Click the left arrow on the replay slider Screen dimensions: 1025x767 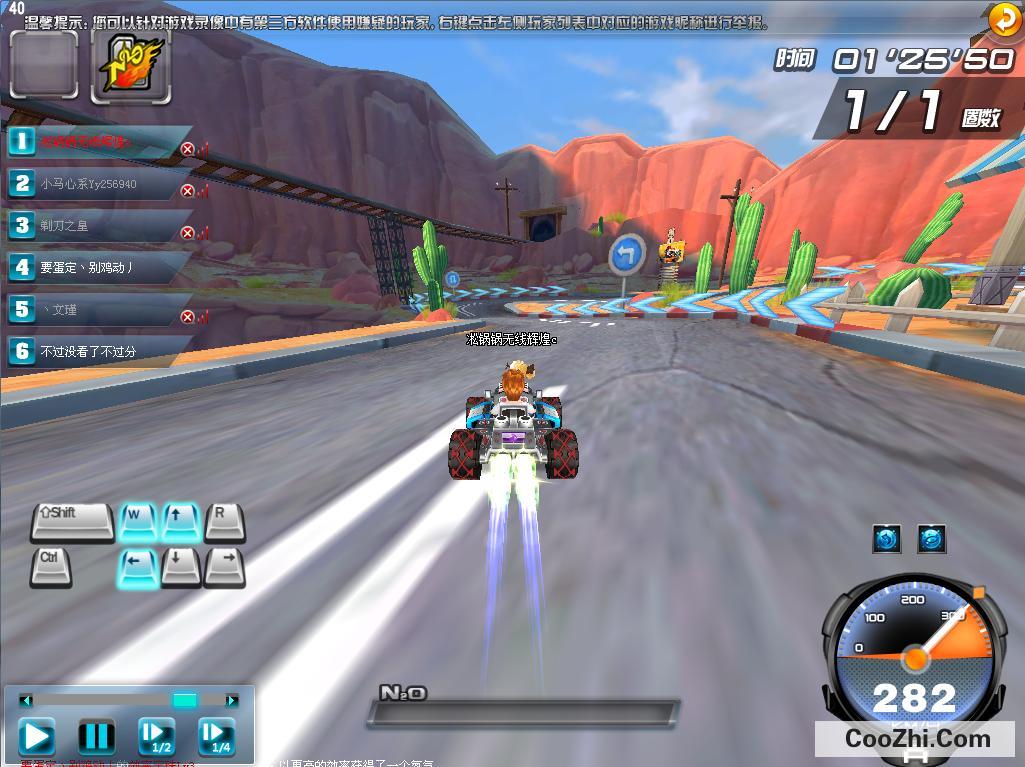pyautogui.click(x=26, y=700)
